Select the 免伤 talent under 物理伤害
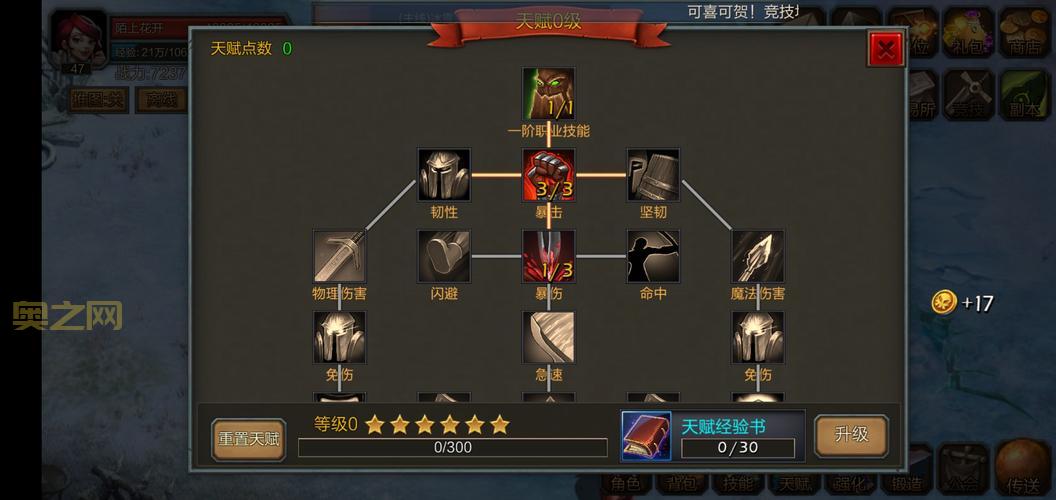The height and width of the screenshot is (500, 1056). [x=339, y=337]
